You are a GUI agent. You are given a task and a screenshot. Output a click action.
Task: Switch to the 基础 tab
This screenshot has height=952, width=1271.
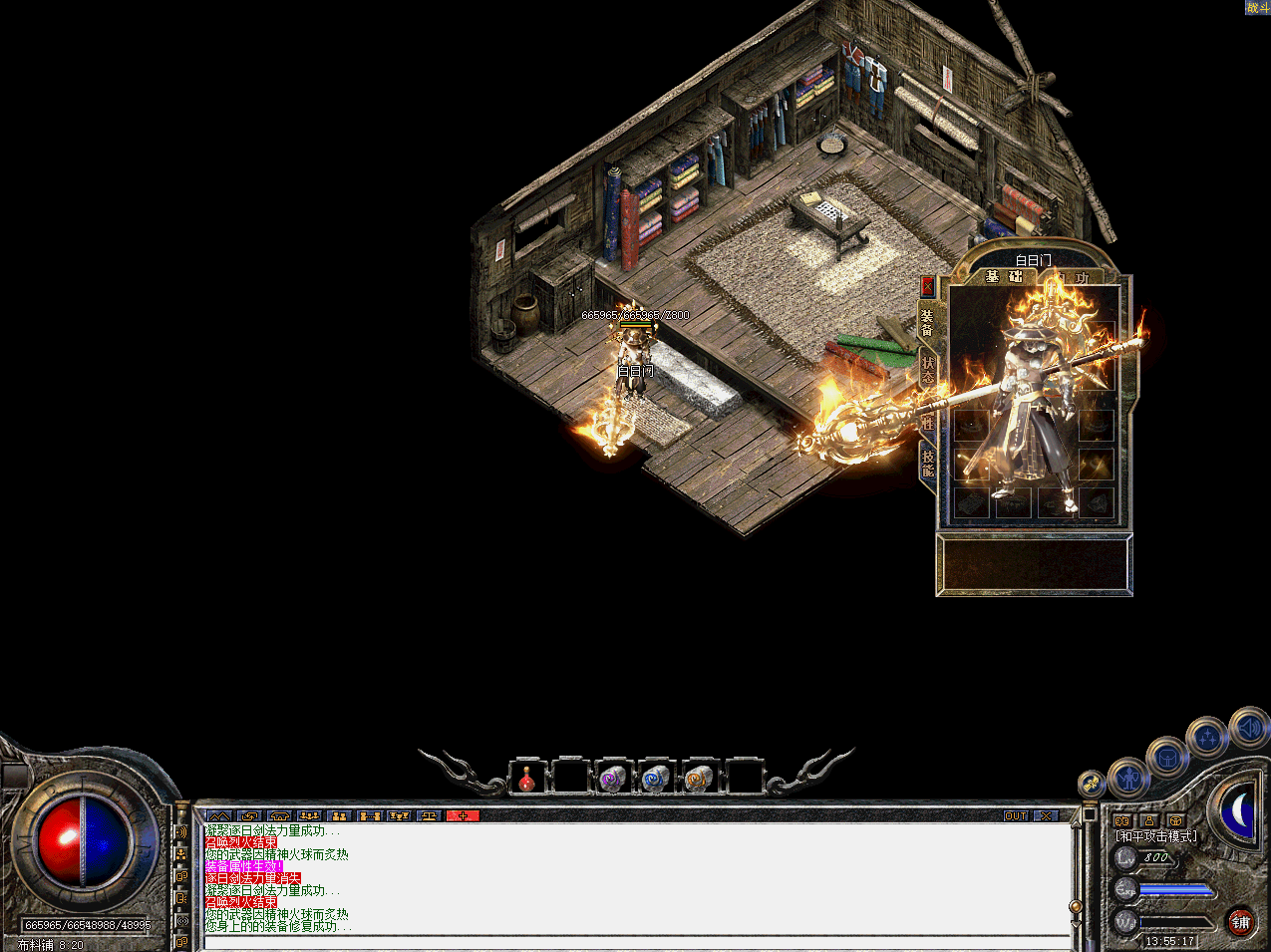click(1003, 276)
